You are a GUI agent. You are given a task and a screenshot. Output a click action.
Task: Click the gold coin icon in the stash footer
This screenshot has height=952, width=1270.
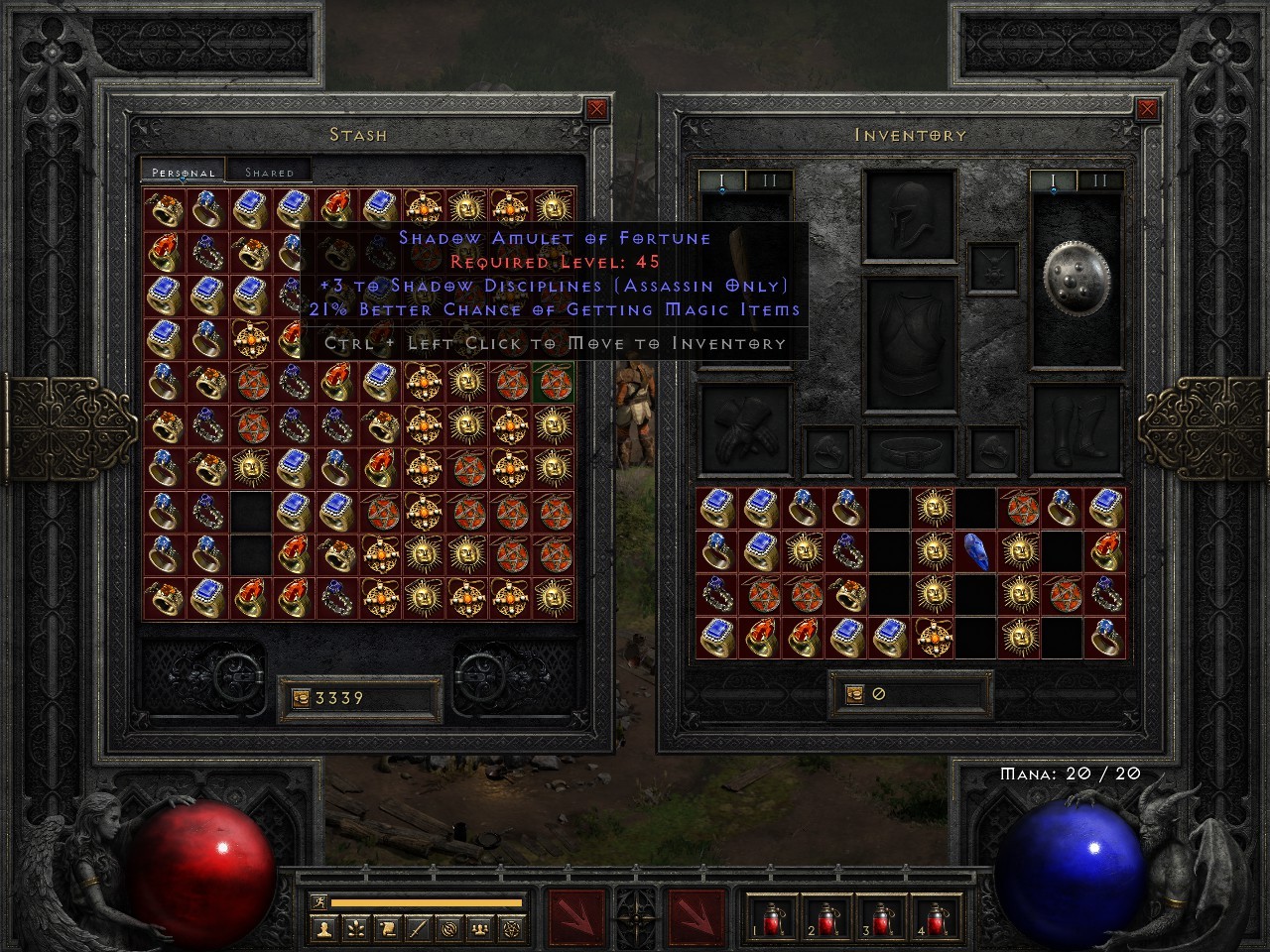pos(301,697)
